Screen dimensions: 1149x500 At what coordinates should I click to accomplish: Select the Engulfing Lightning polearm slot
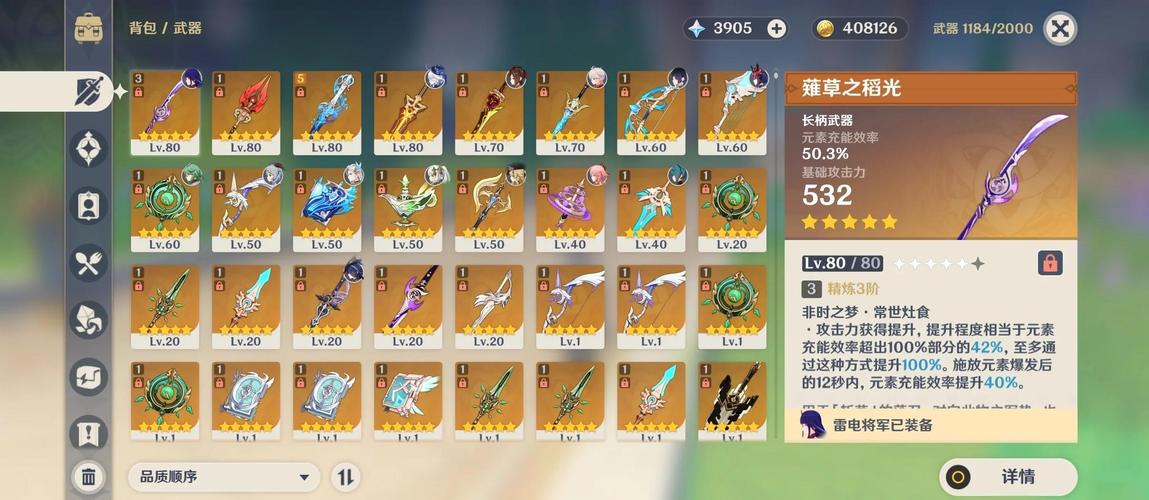[x=165, y=112]
